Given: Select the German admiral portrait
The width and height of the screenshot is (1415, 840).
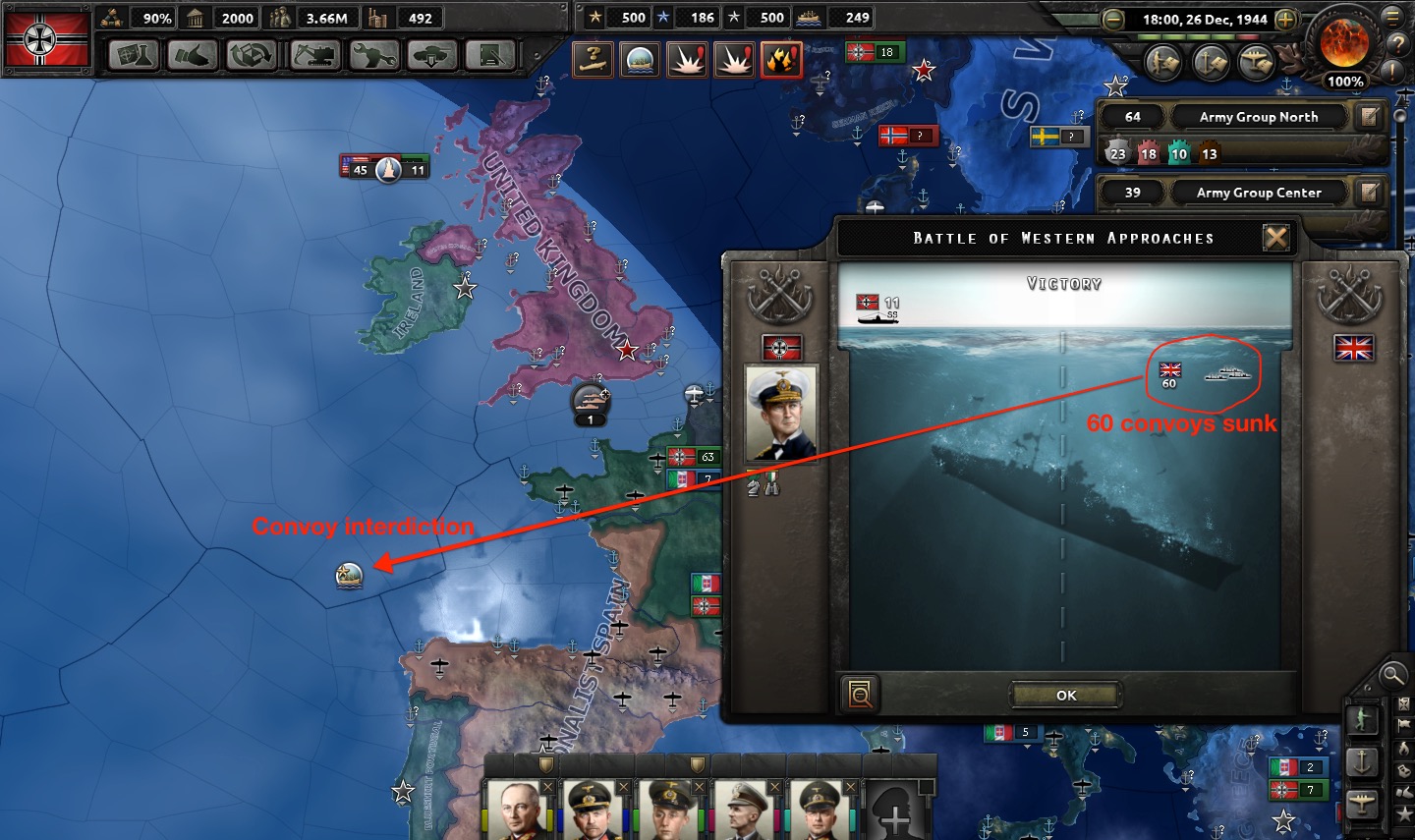Looking at the screenshot, I should pos(781,414).
